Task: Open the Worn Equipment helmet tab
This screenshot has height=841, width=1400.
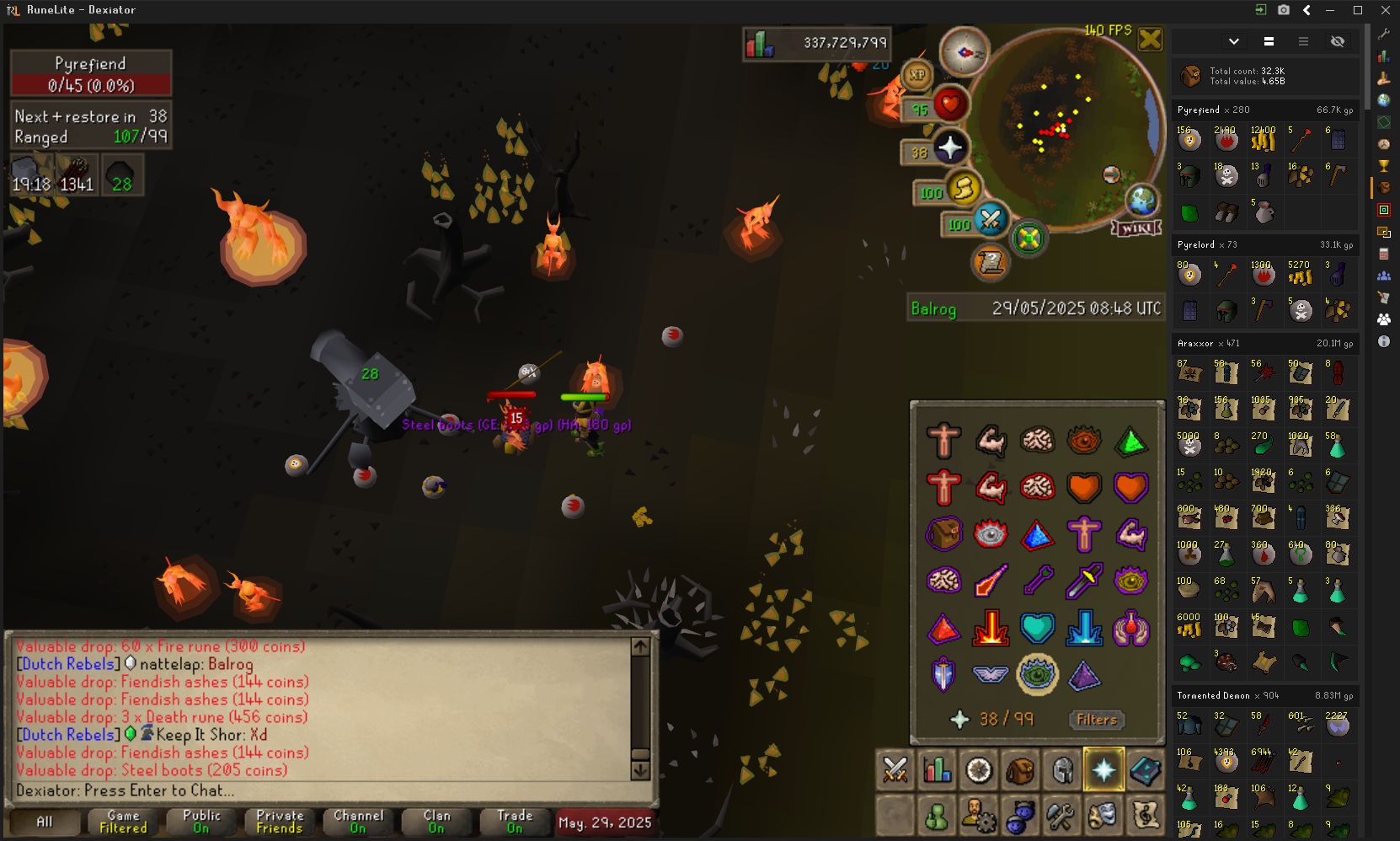Action: [1062, 770]
